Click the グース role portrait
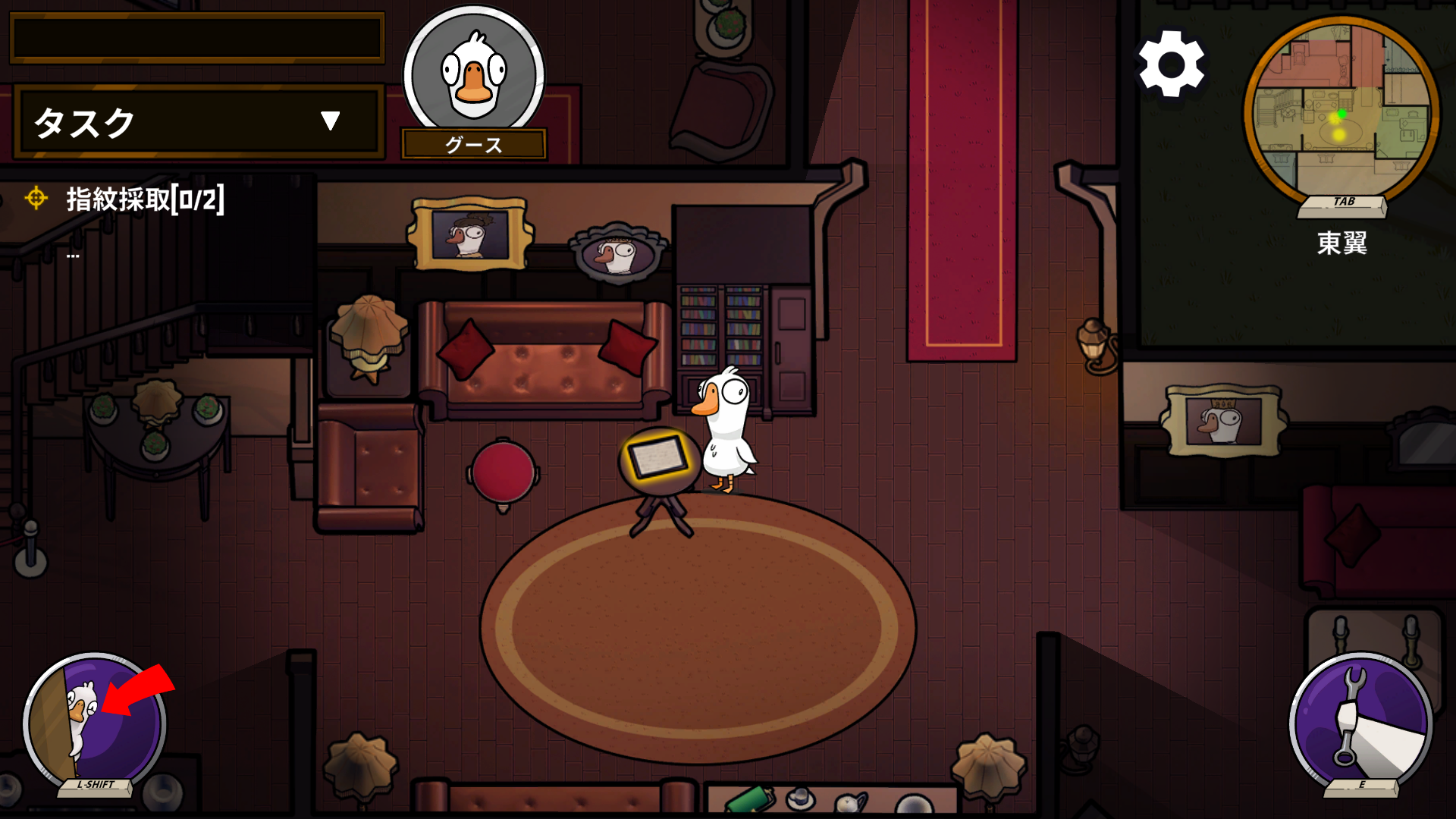Viewport: 1456px width, 819px height. click(474, 76)
